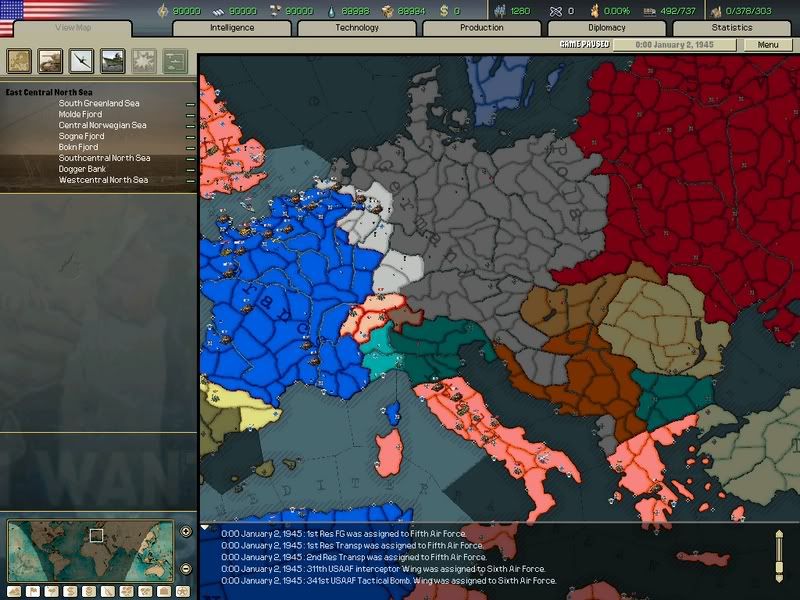Go to the Diplomacy tab

(607, 28)
